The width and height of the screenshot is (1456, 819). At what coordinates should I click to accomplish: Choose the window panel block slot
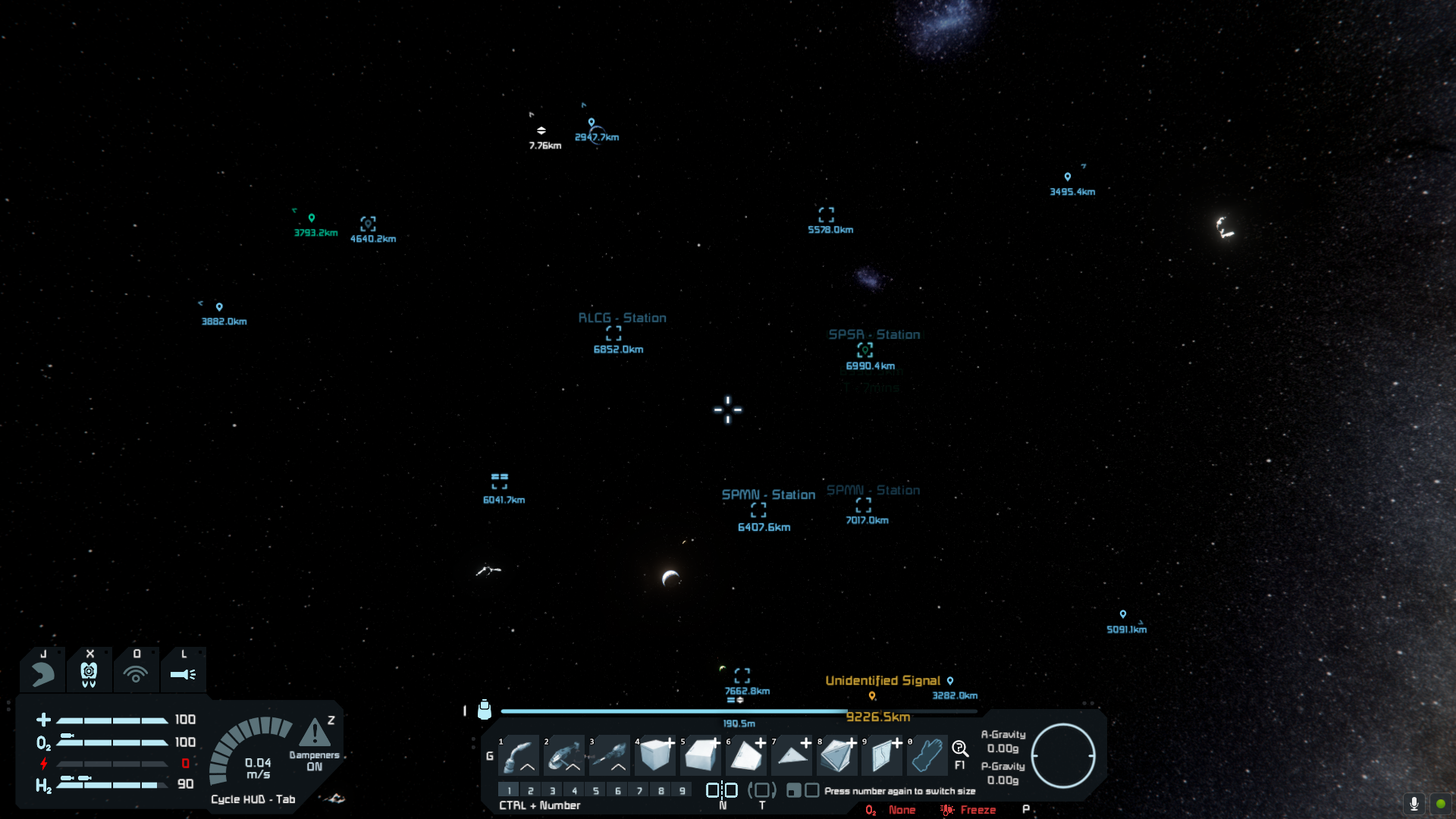pyautogui.click(x=883, y=755)
